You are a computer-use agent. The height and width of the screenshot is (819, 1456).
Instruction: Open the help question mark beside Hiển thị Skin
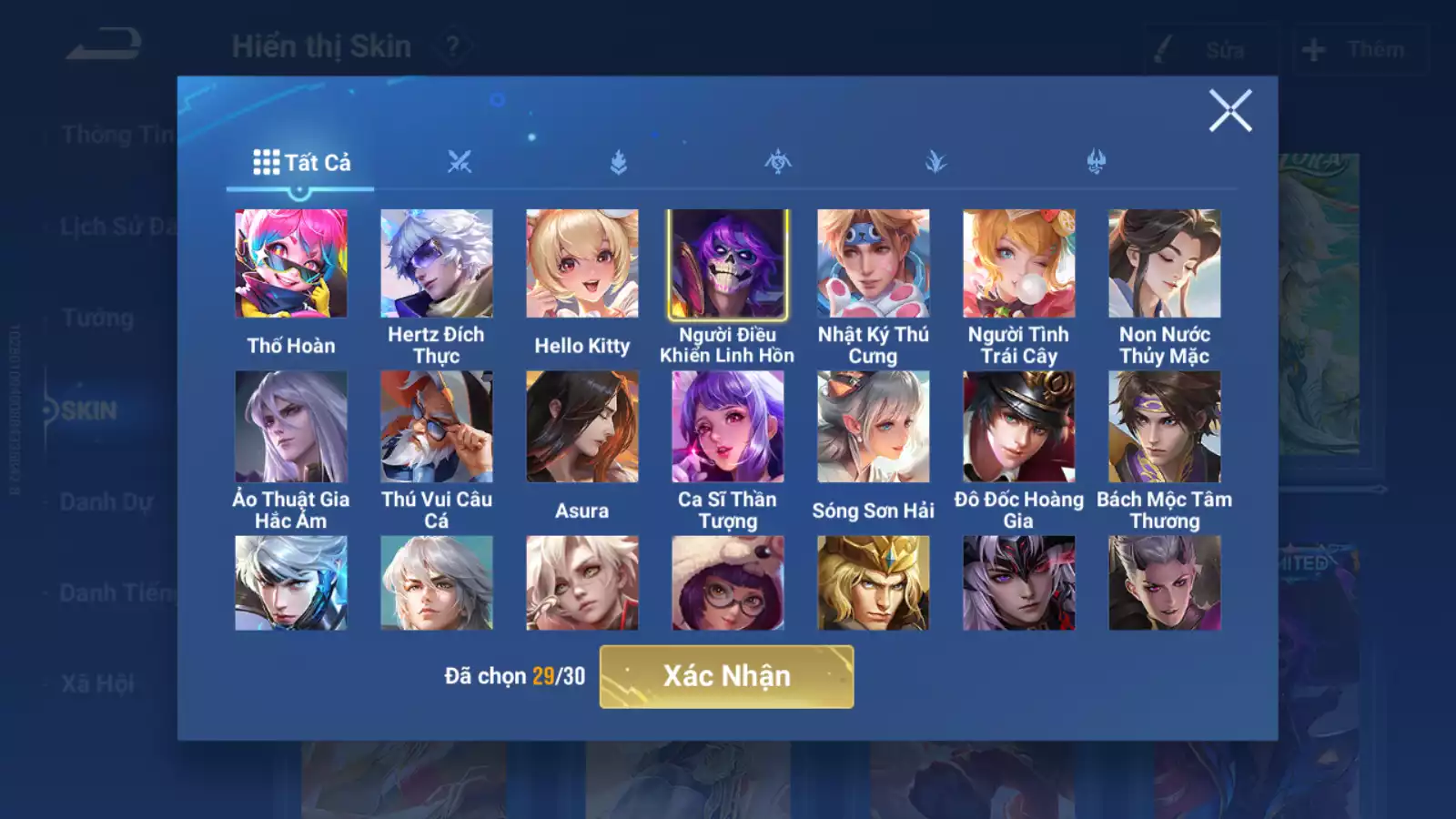451,44
